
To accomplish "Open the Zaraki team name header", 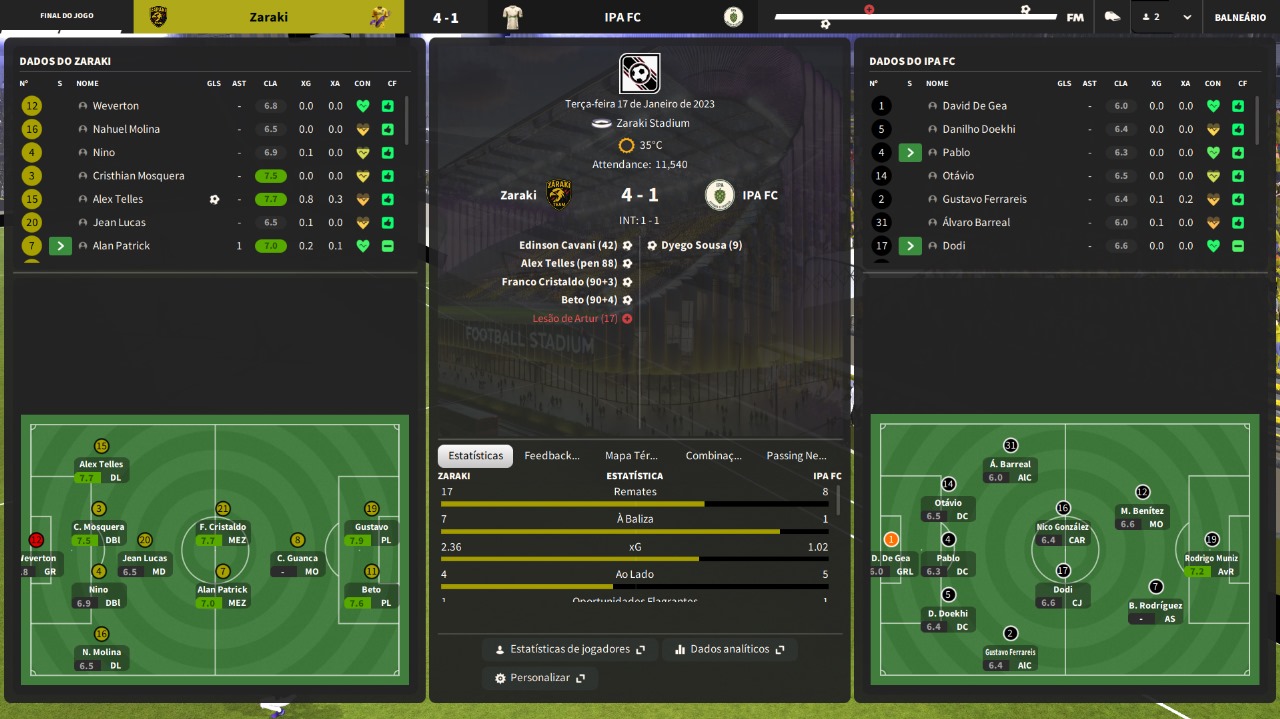I will (268, 17).
